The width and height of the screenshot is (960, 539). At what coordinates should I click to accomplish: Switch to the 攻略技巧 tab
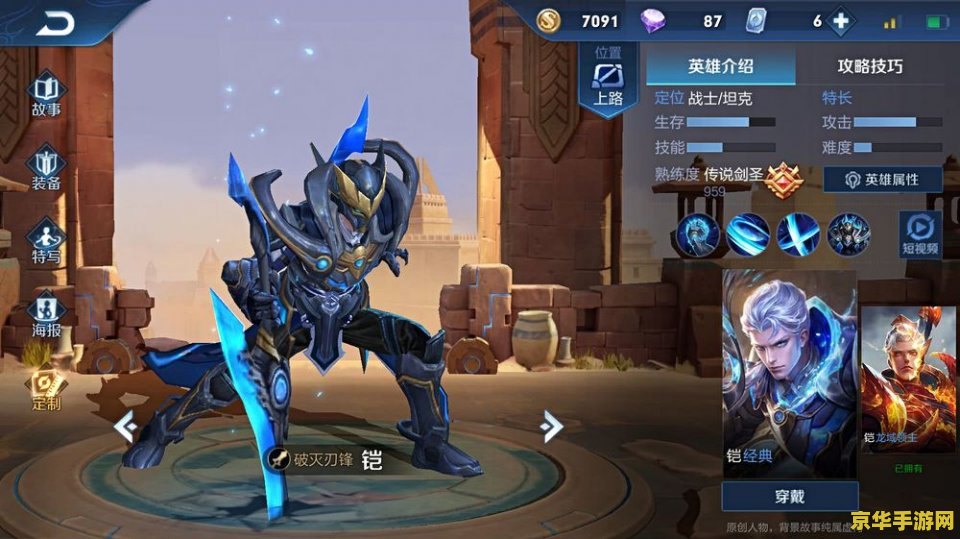870,67
